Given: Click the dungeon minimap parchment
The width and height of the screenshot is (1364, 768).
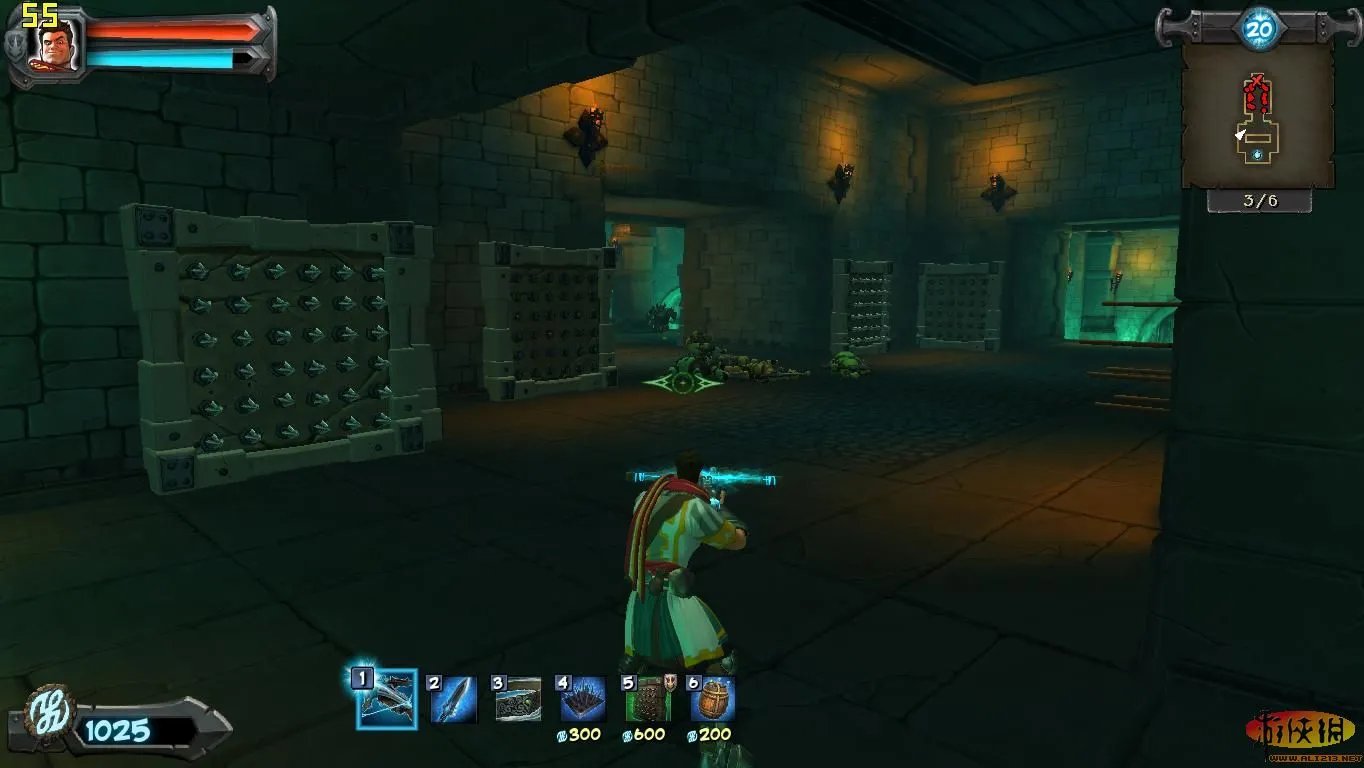Looking at the screenshot, I should (1257, 117).
